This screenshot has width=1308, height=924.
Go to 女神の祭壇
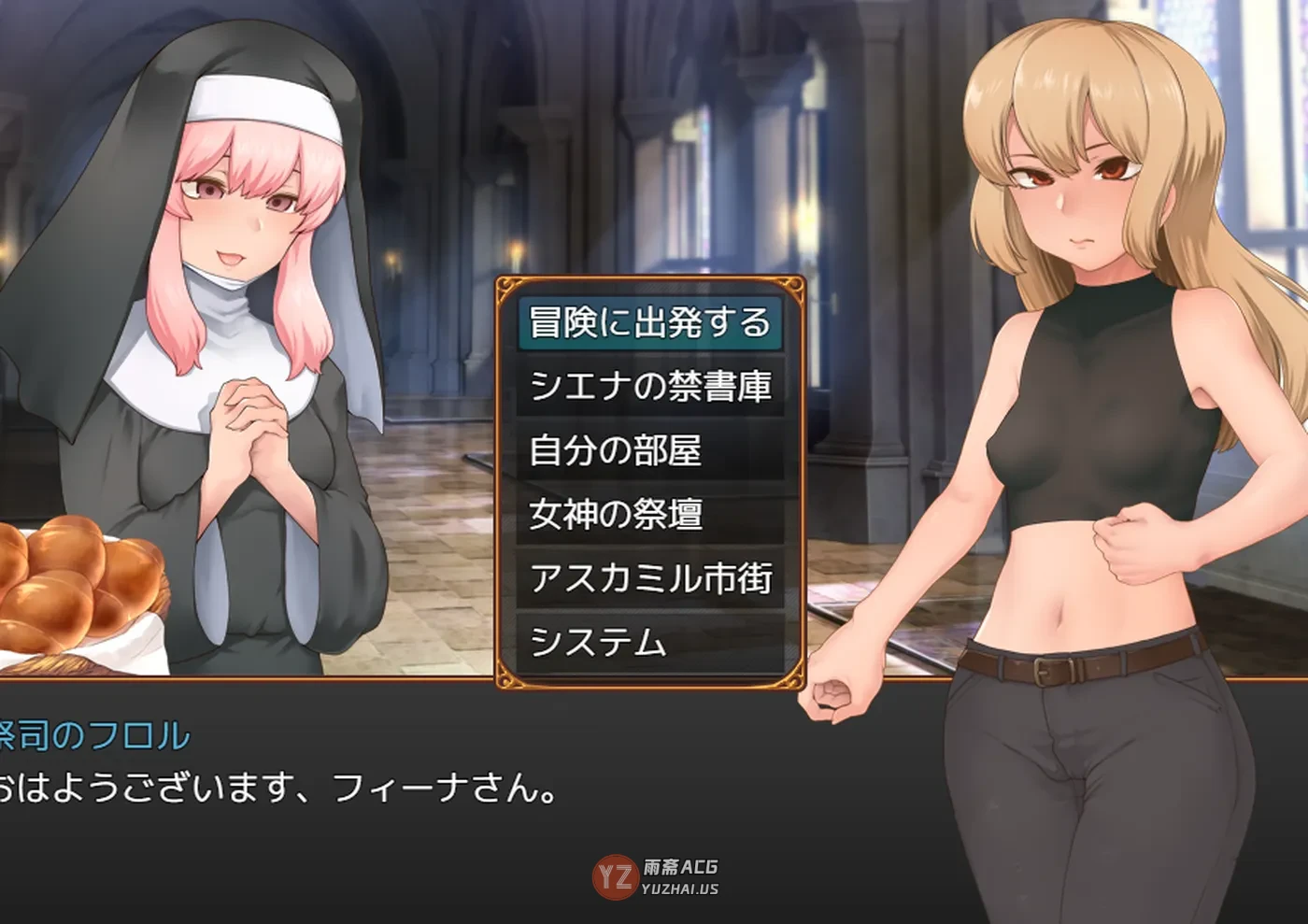pyautogui.click(x=649, y=514)
